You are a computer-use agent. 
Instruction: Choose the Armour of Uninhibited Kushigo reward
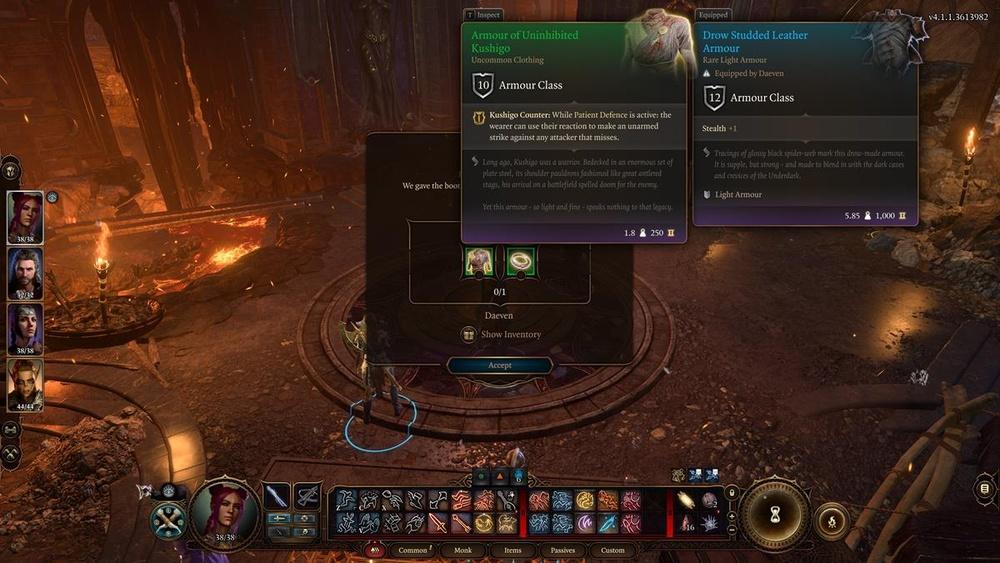(x=479, y=262)
